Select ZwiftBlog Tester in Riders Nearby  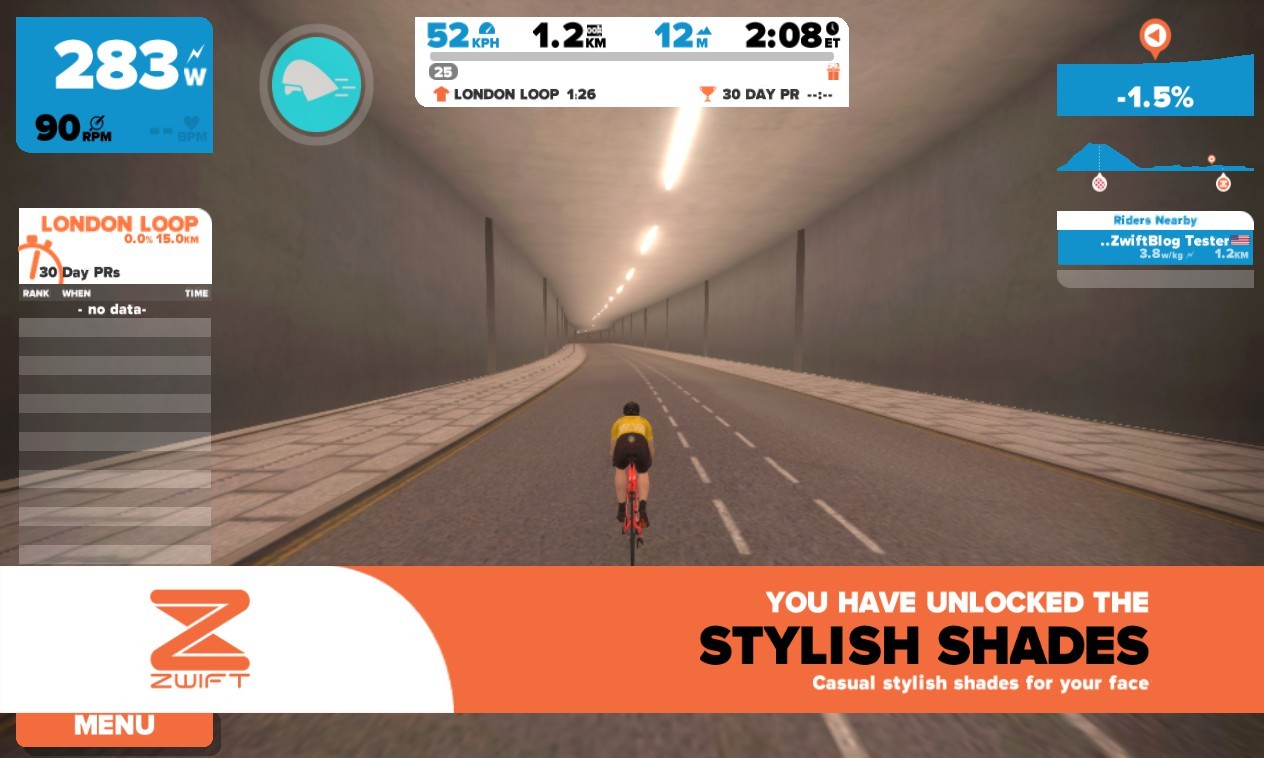pos(1154,247)
